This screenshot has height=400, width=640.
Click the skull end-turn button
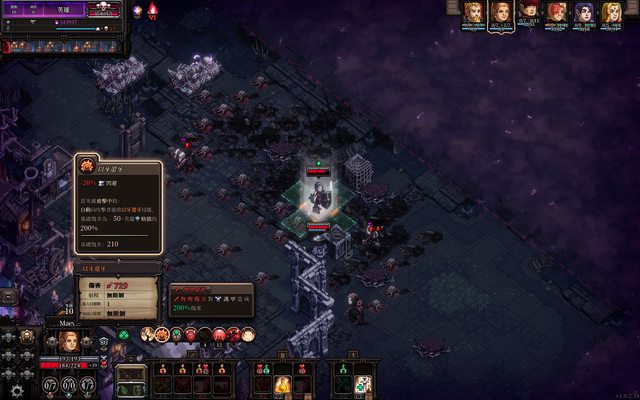point(102,10)
